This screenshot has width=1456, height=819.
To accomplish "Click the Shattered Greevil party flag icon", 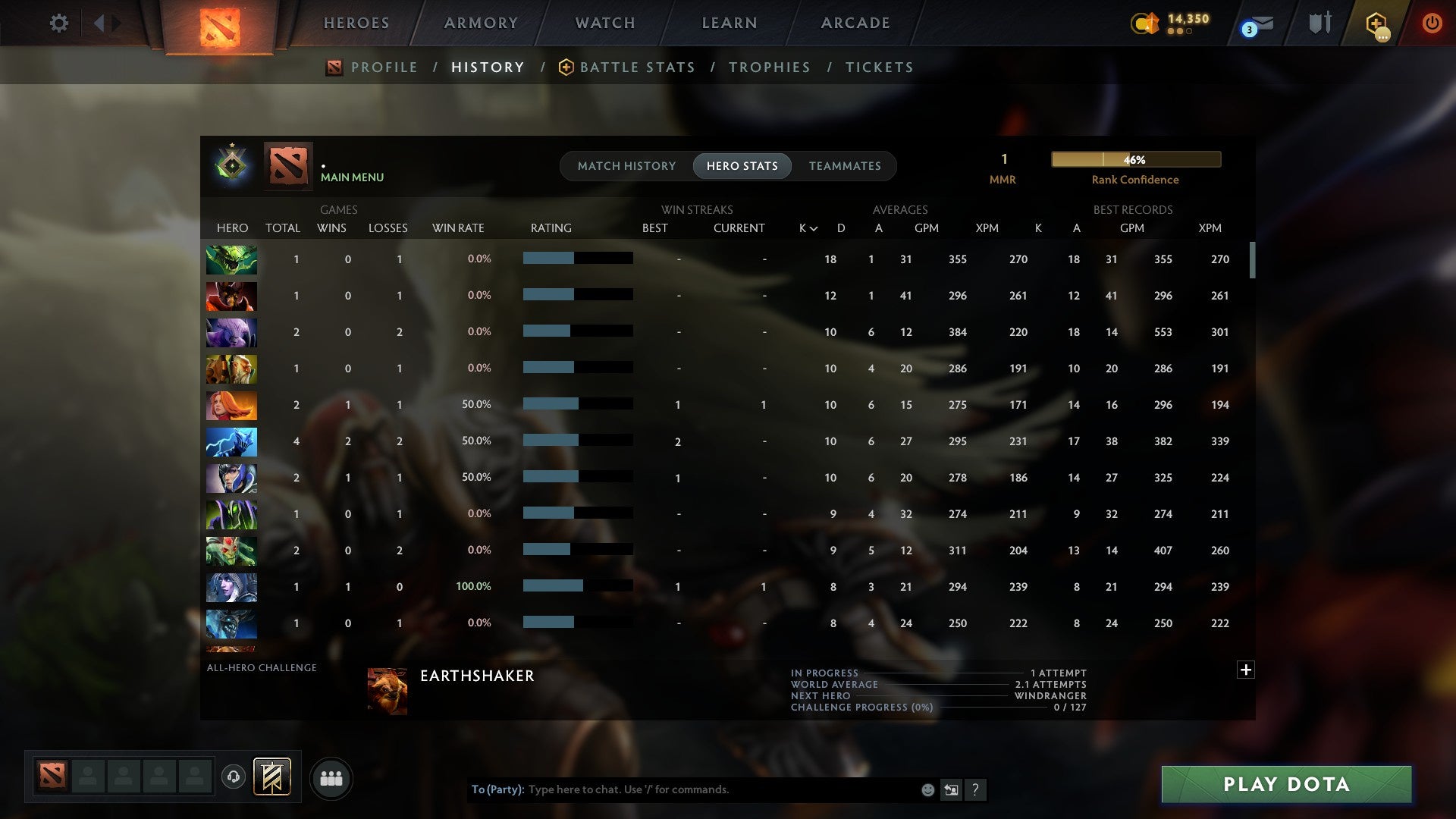I will click(x=271, y=777).
